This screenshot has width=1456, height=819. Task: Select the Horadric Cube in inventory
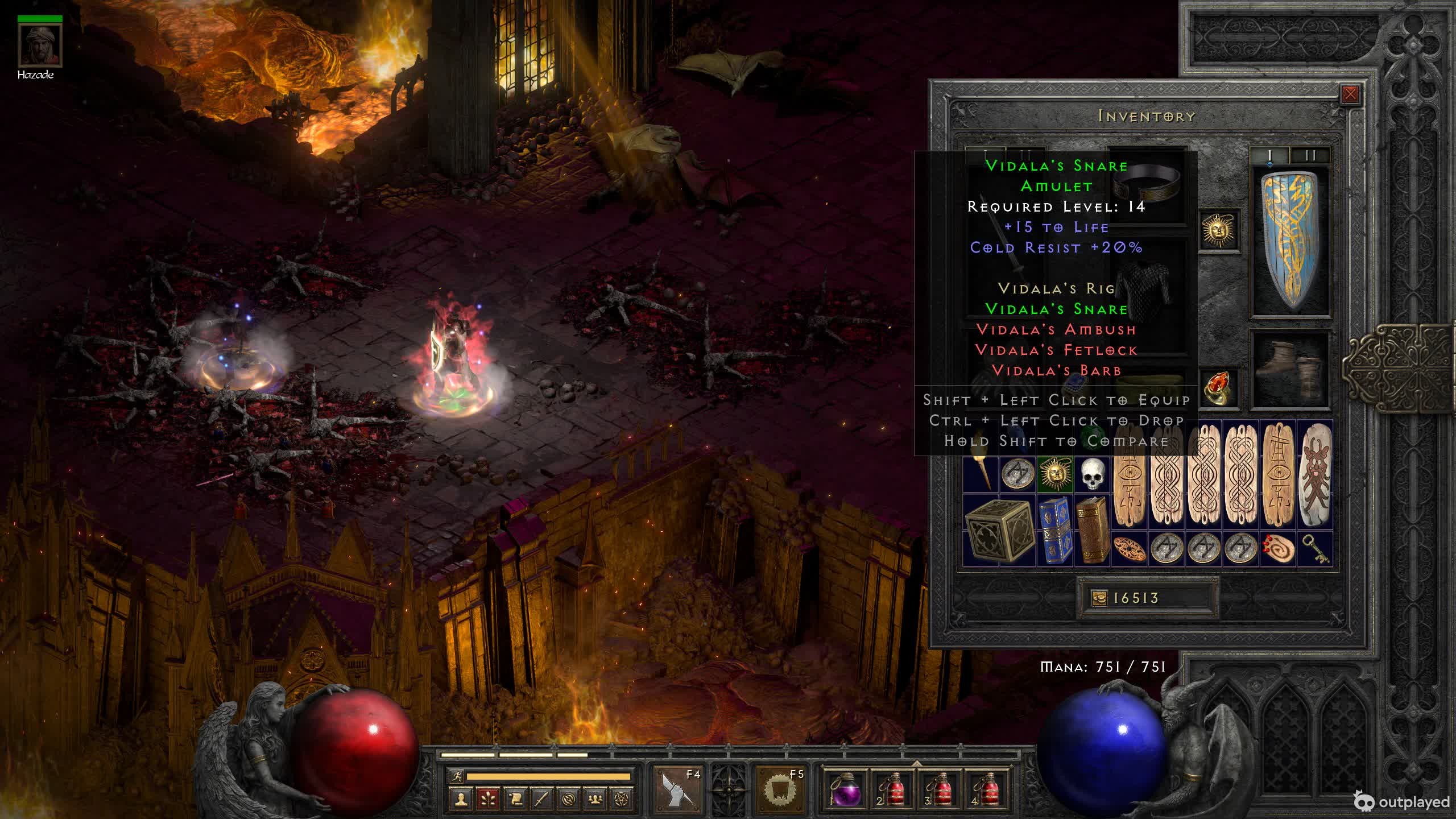point(998,531)
